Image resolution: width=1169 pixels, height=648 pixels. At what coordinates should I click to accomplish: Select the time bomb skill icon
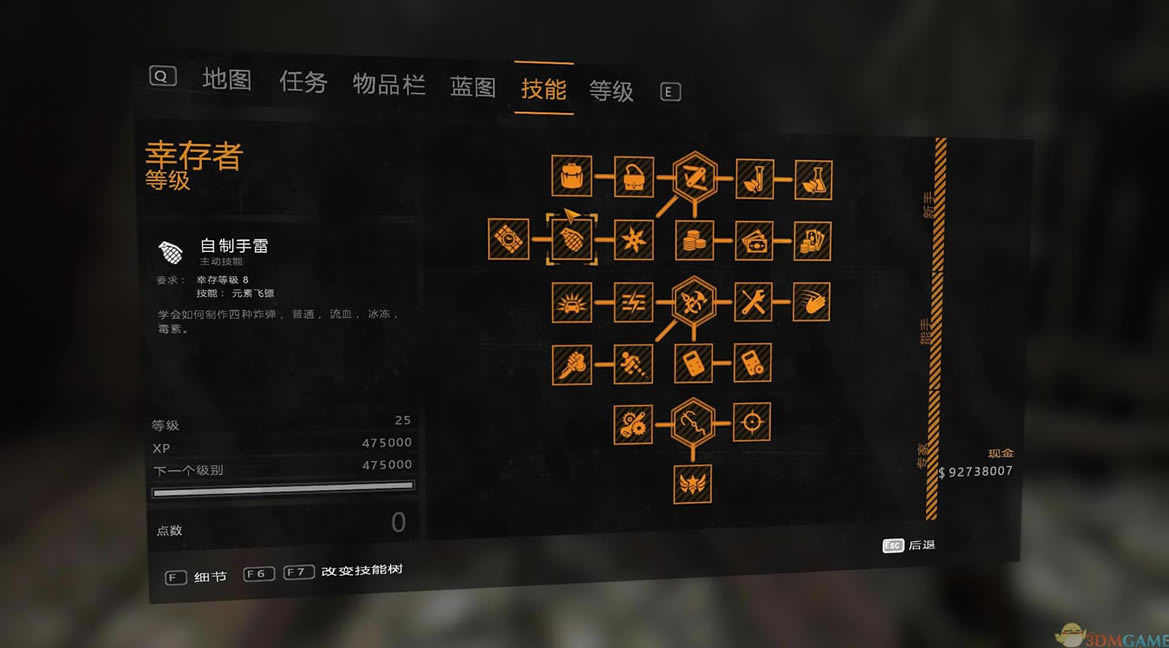pyautogui.click(x=509, y=240)
